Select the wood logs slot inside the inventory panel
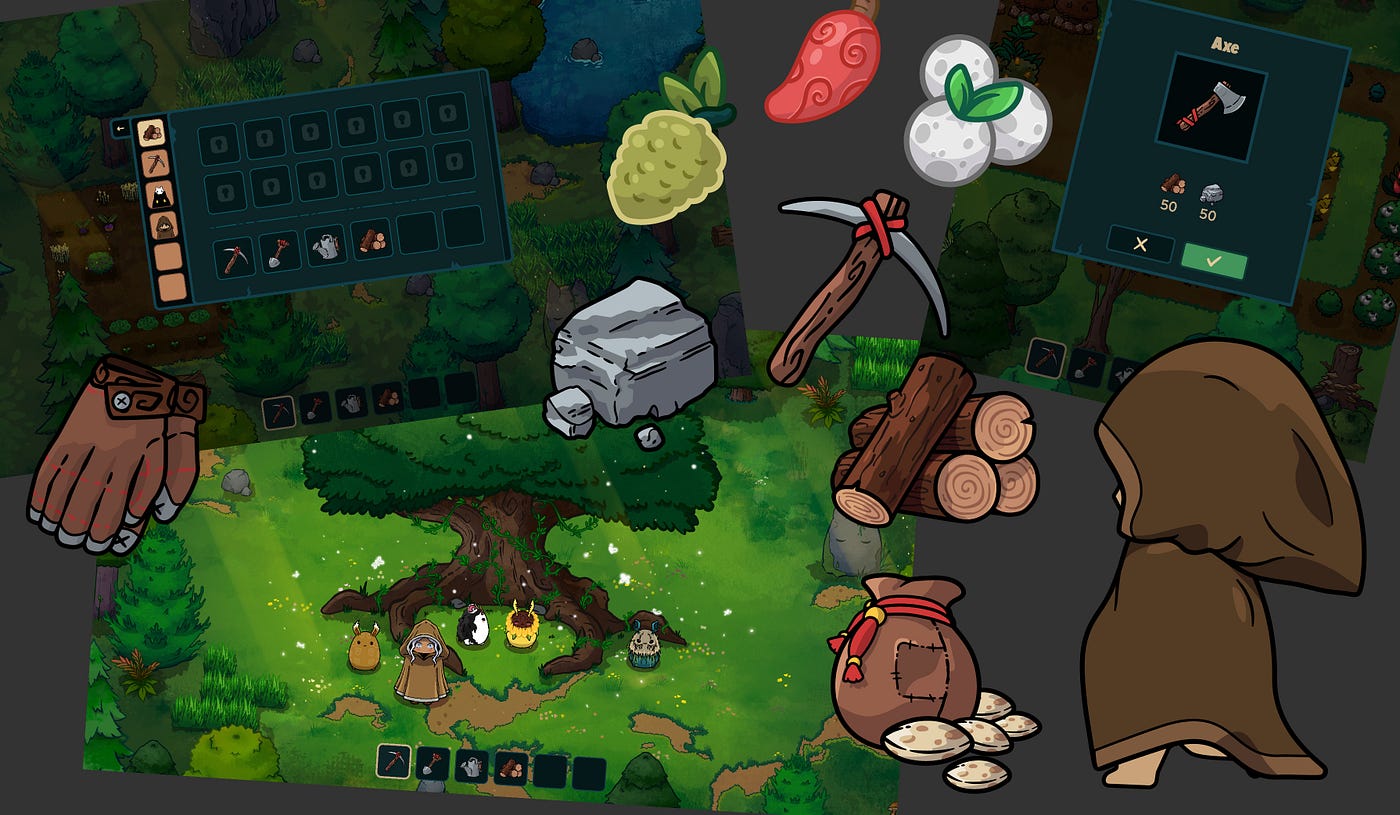The image size is (1400, 815). tap(372, 242)
